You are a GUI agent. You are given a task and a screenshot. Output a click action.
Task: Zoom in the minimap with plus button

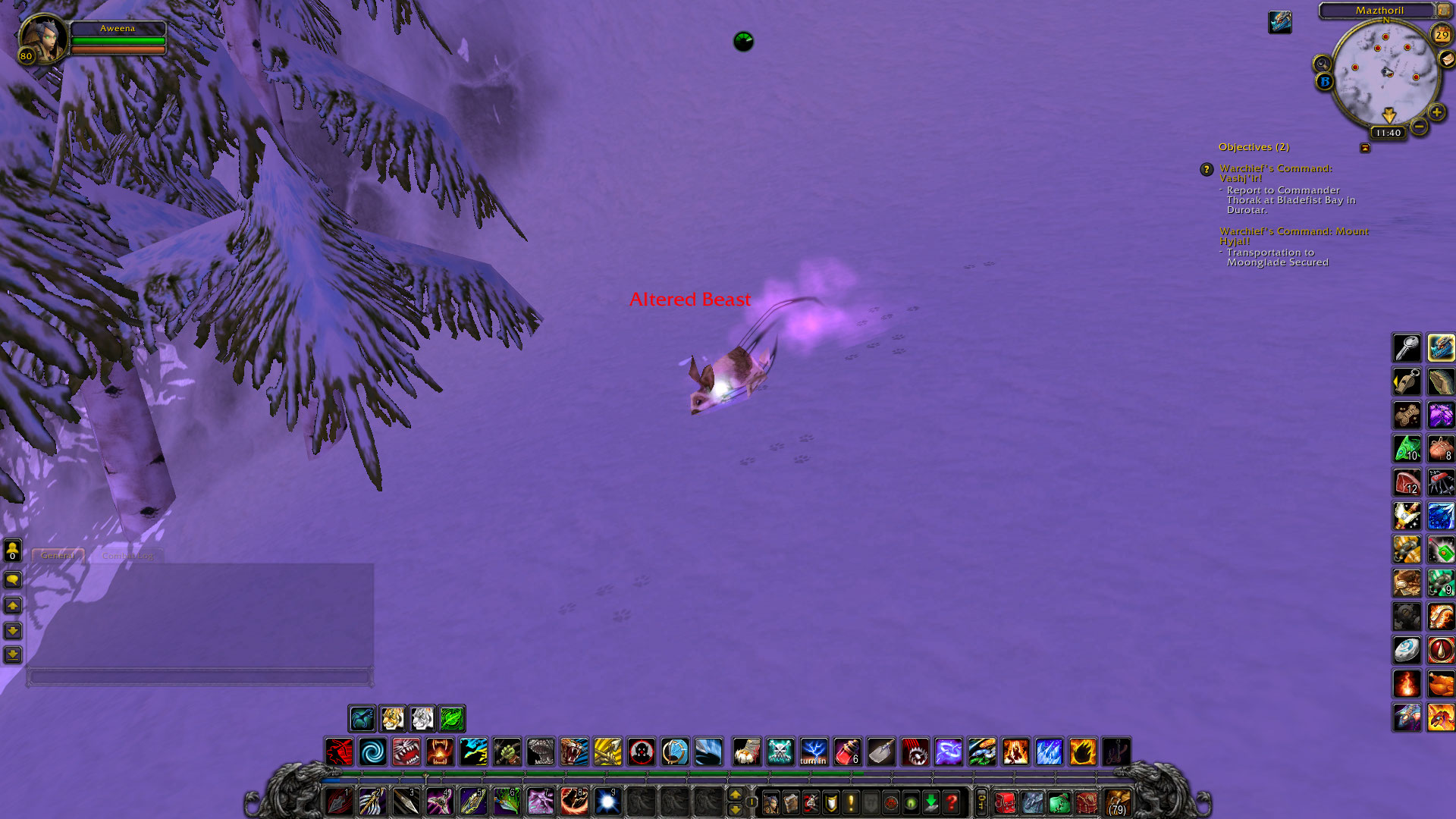click(x=1436, y=112)
